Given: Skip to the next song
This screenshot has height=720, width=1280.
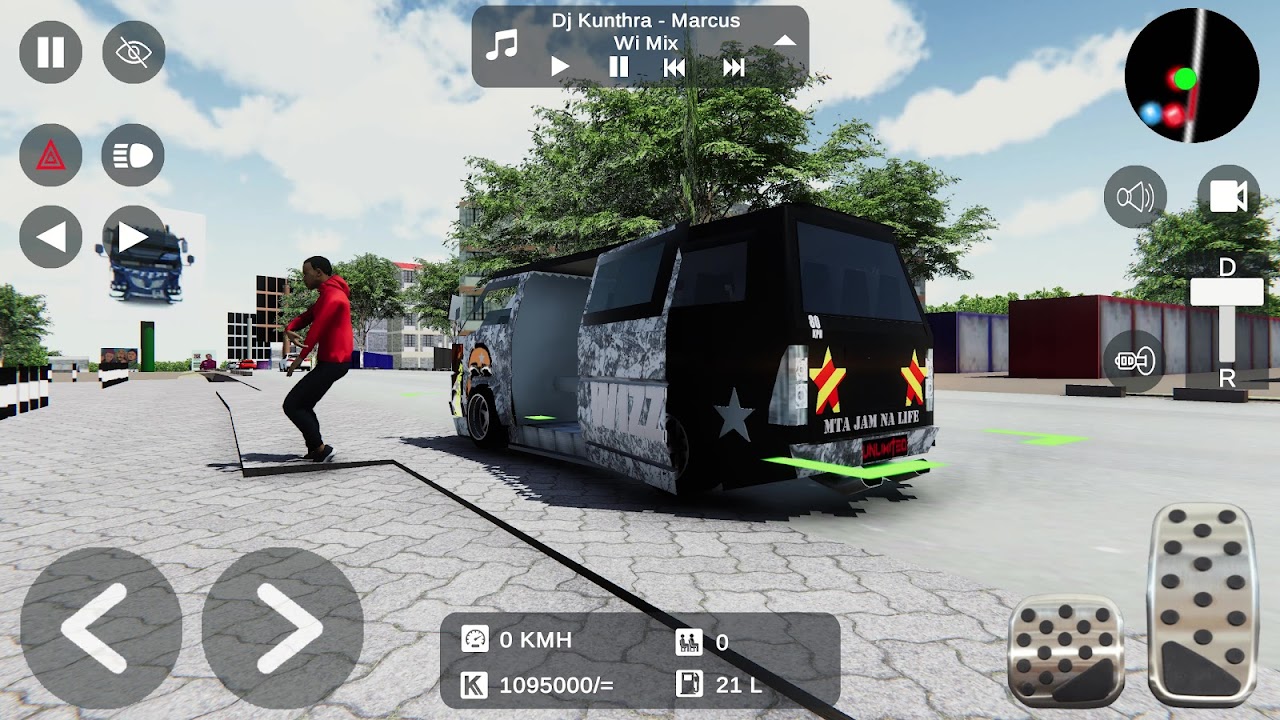Looking at the screenshot, I should click(x=736, y=68).
